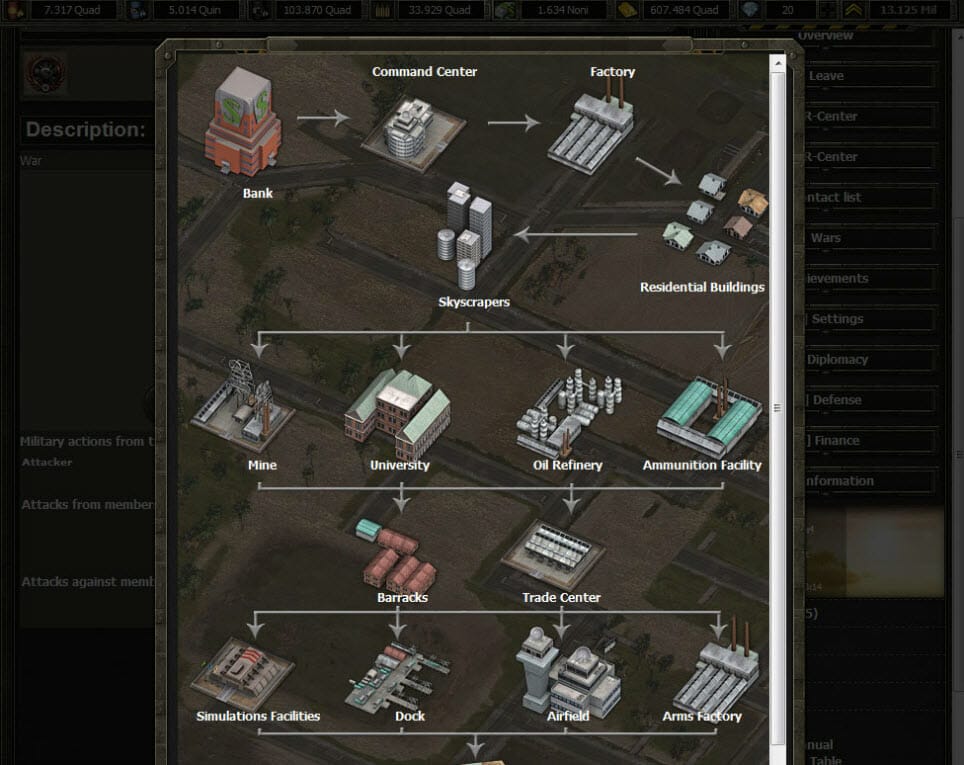Open the Finance menu entry
This screenshot has height=765, width=964.
866,440
